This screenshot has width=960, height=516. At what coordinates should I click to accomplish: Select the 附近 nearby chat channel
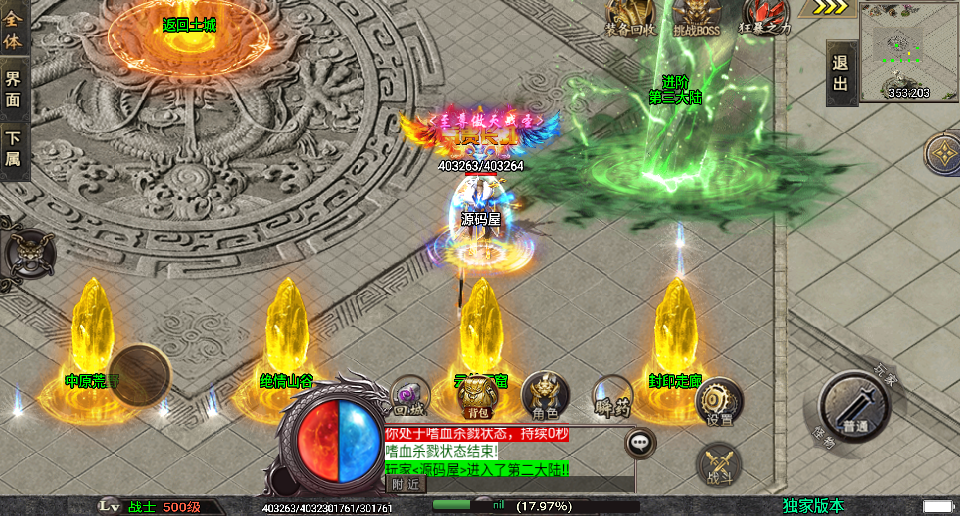[x=404, y=484]
